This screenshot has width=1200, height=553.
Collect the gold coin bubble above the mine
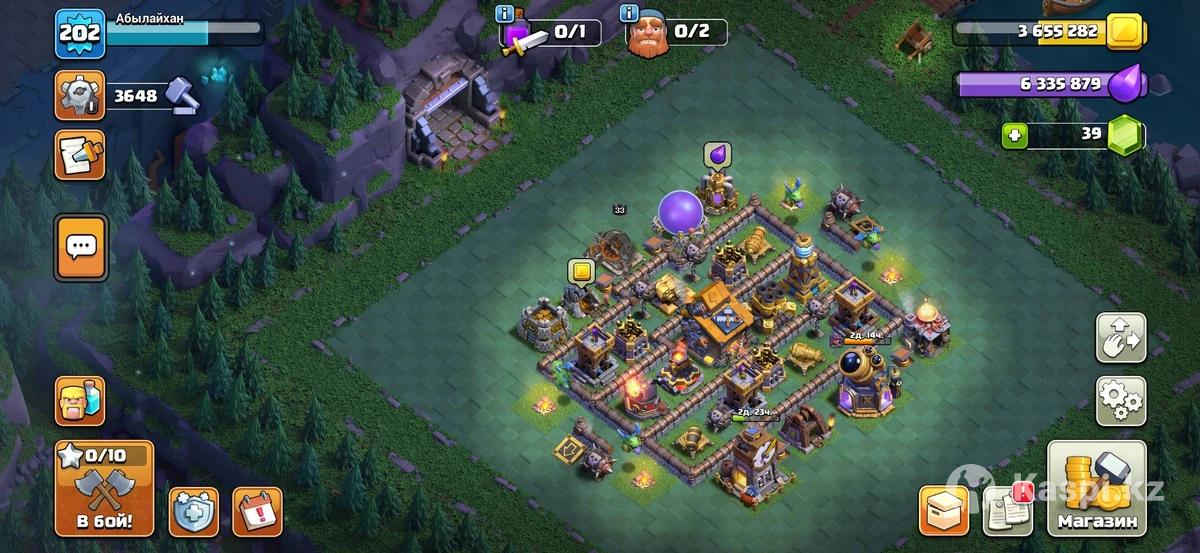coord(581,270)
